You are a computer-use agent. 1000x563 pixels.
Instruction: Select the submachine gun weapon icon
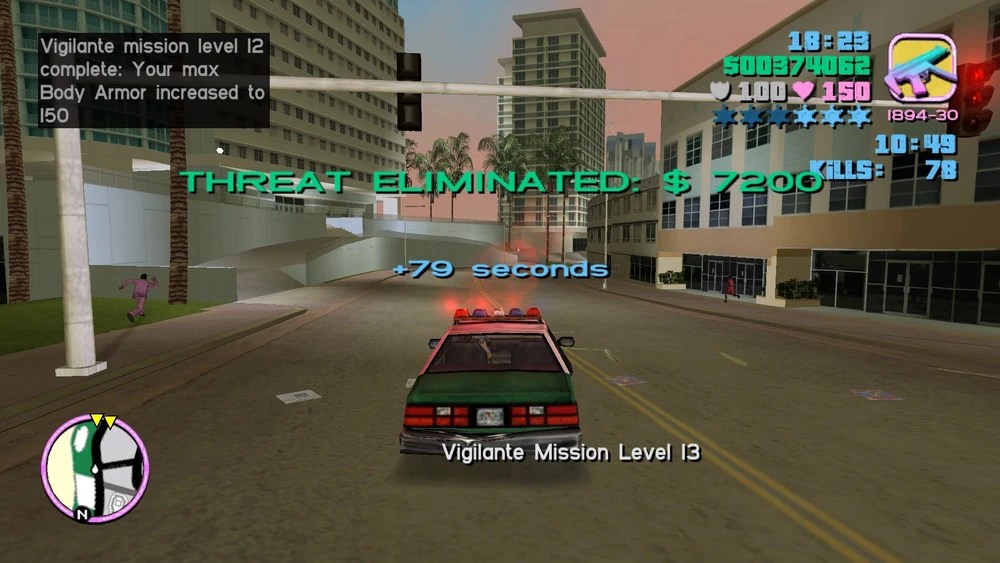(921, 67)
